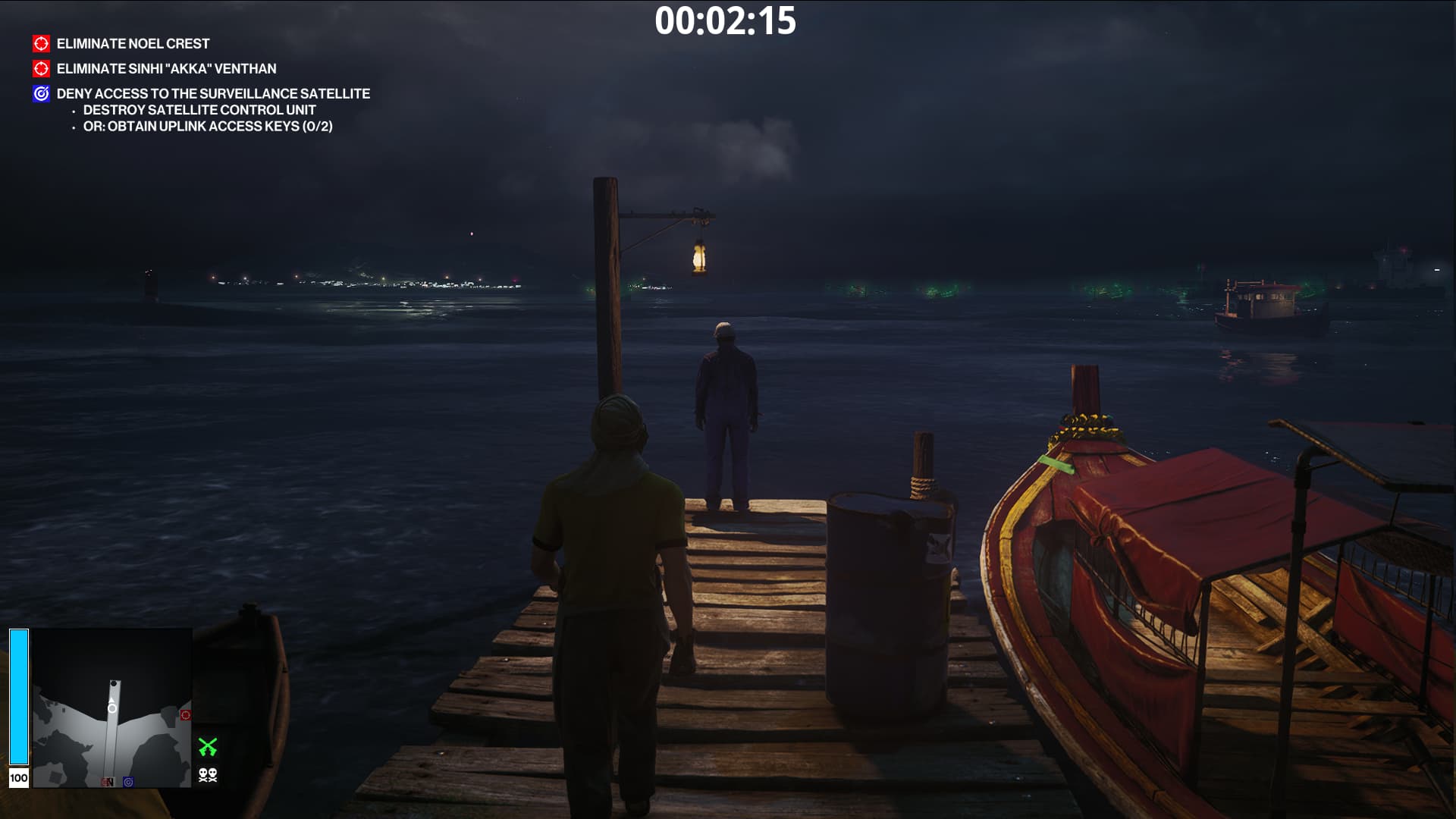Select the Eliminate Noel Crest objective
The height and width of the screenshot is (819, 1456).
click(x=133, y=44)
